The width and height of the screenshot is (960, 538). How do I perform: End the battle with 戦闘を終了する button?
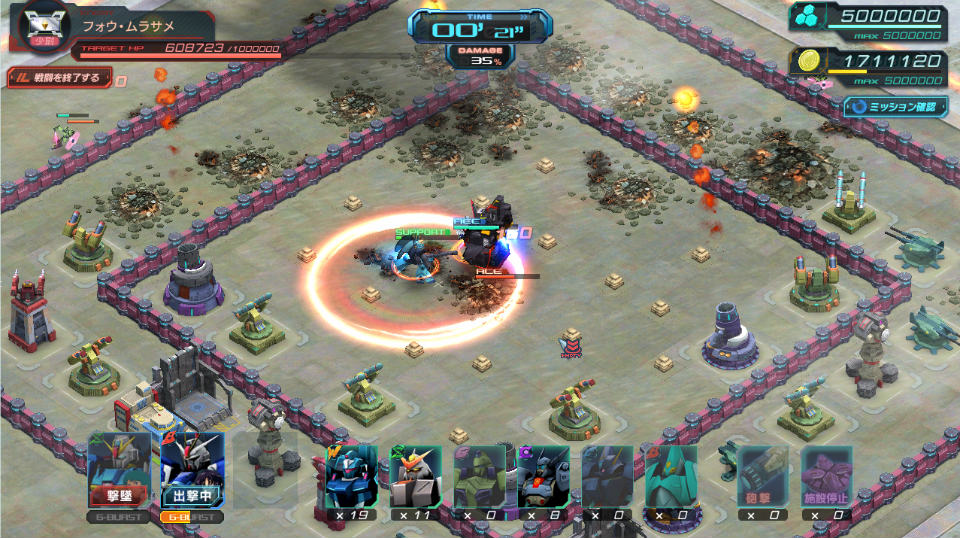pos(58,77)
